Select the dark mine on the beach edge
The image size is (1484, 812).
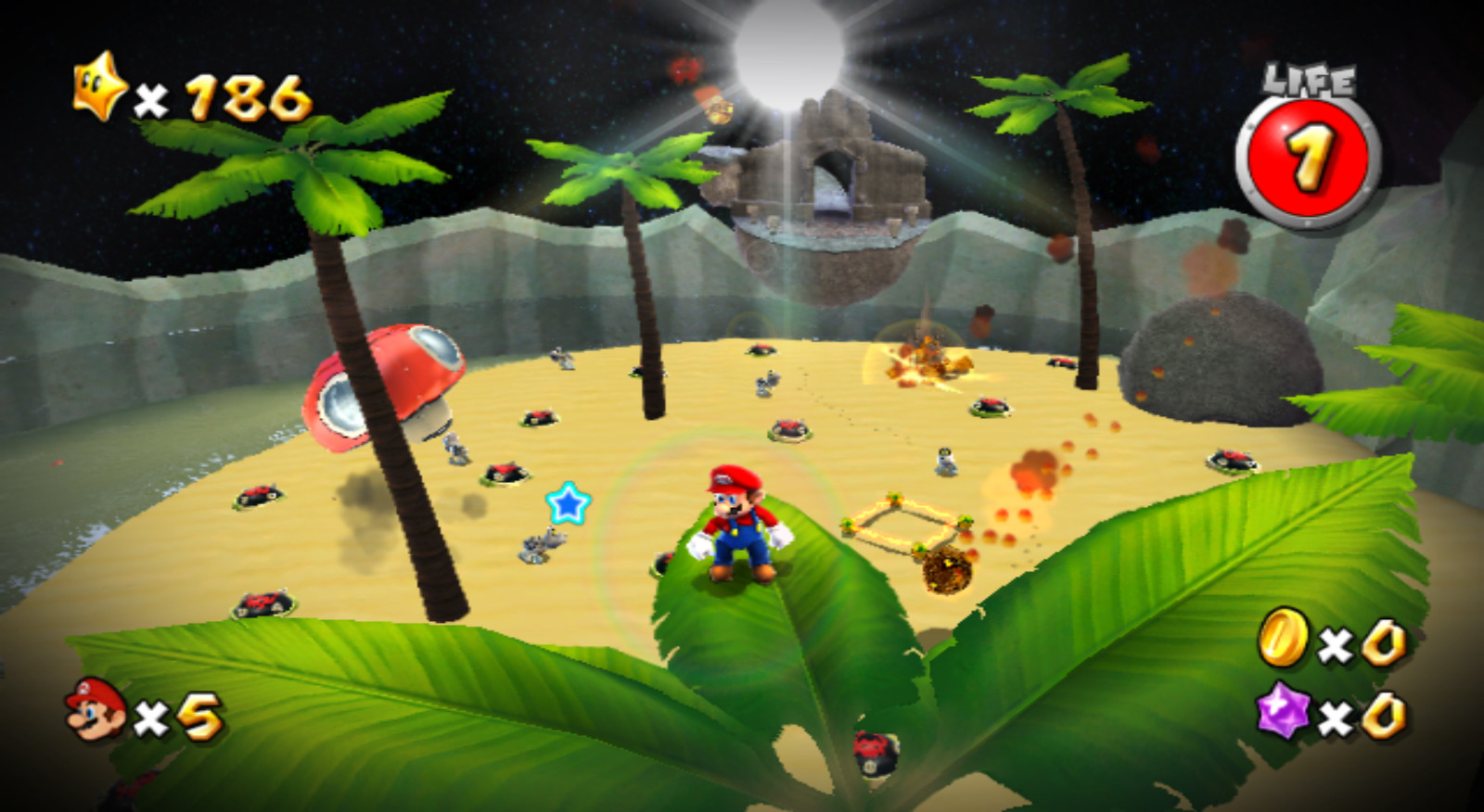[266, 603]
